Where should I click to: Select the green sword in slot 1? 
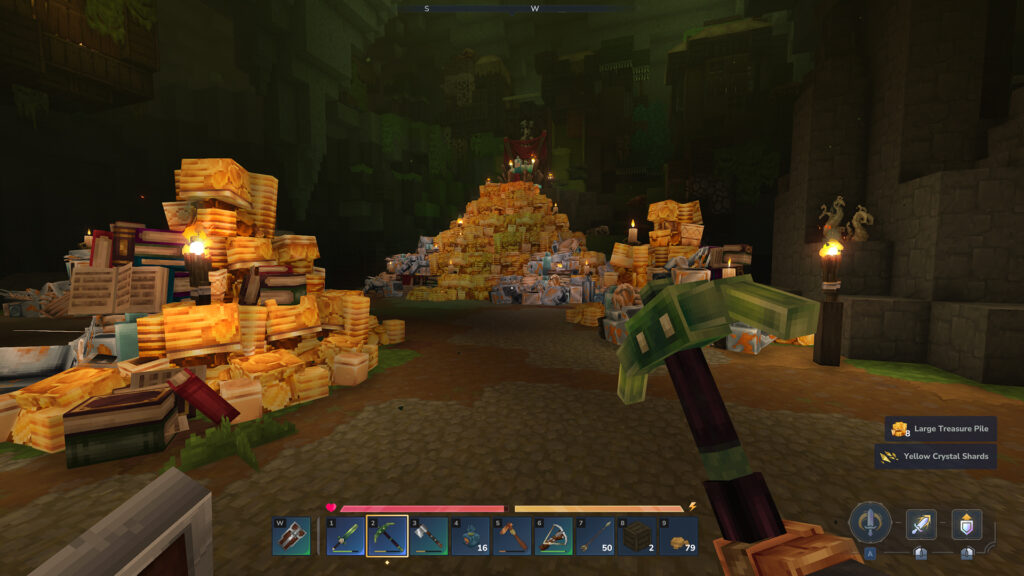[346, 536]
